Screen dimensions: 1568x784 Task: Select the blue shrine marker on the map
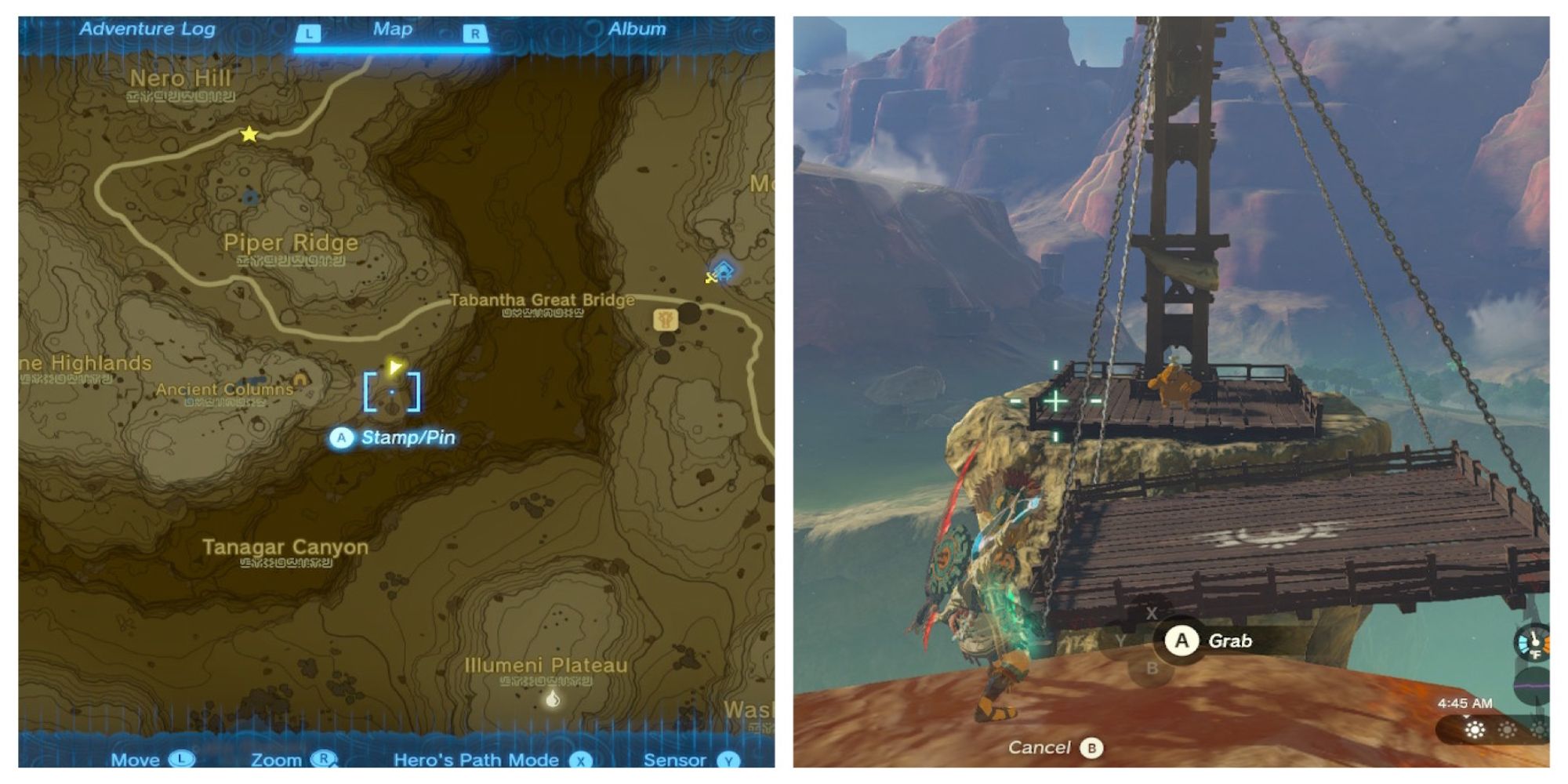[724, 271]
